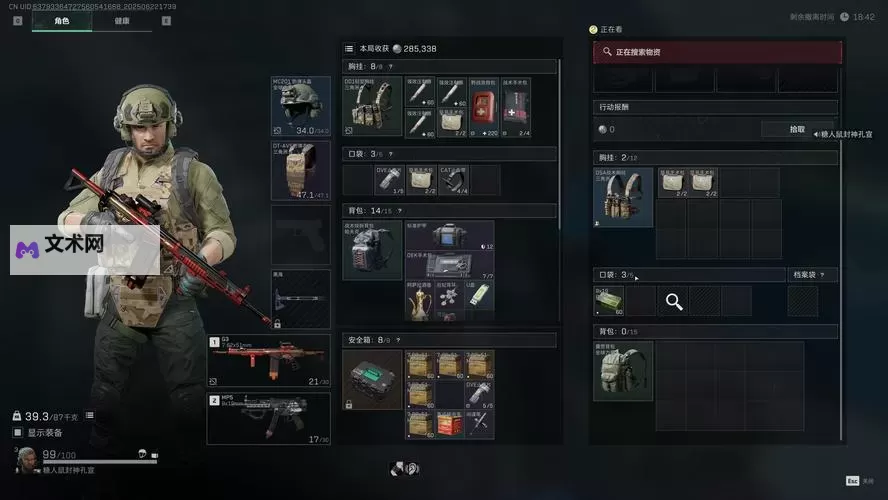The height and width of the screenshot is (500, 888).
Task: Toggle the 显示装备 checkbox
Action: [17, 433]
